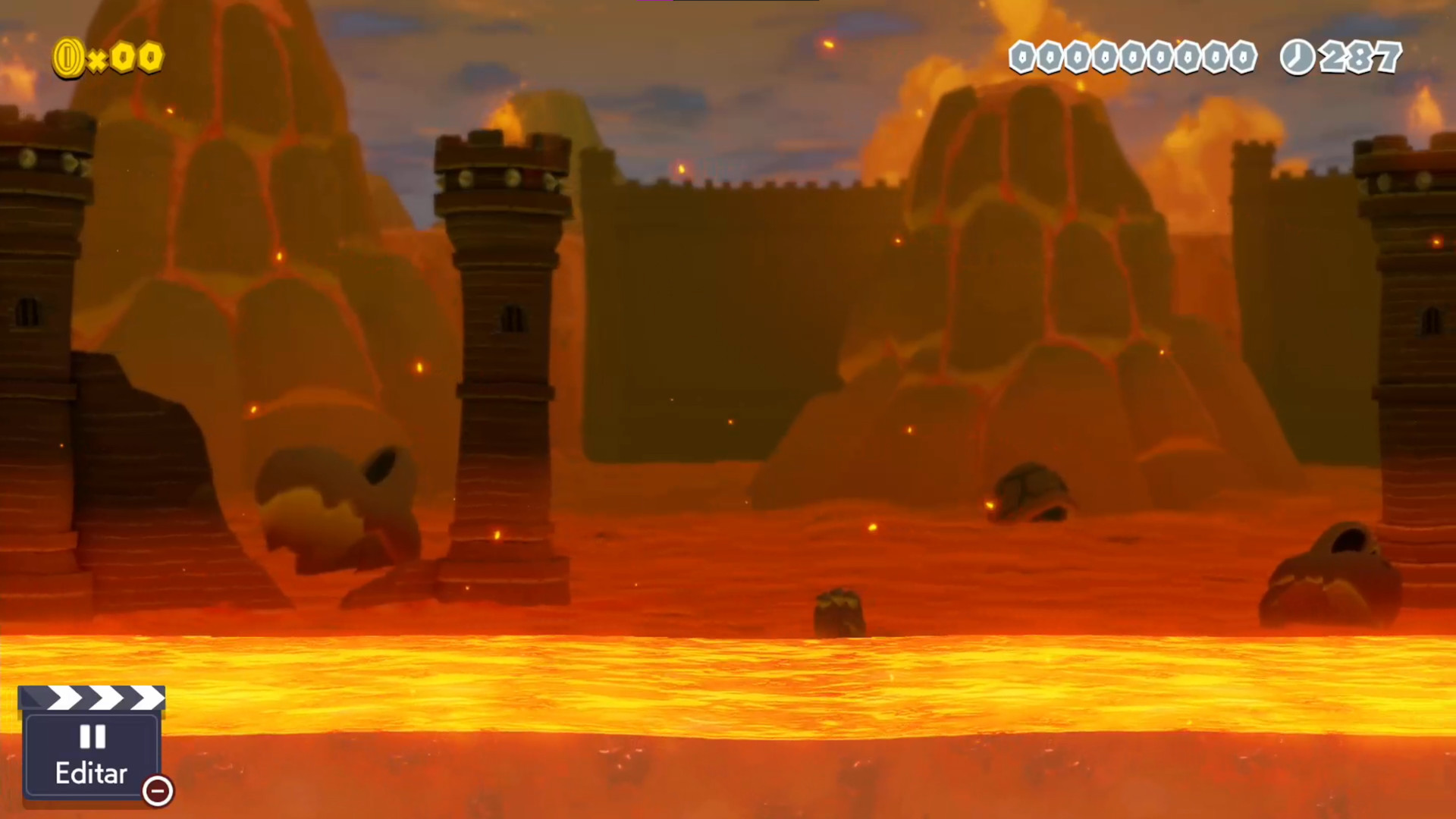
Task: Click the pause bars icon above Editar
Action: tap(91, 736)
